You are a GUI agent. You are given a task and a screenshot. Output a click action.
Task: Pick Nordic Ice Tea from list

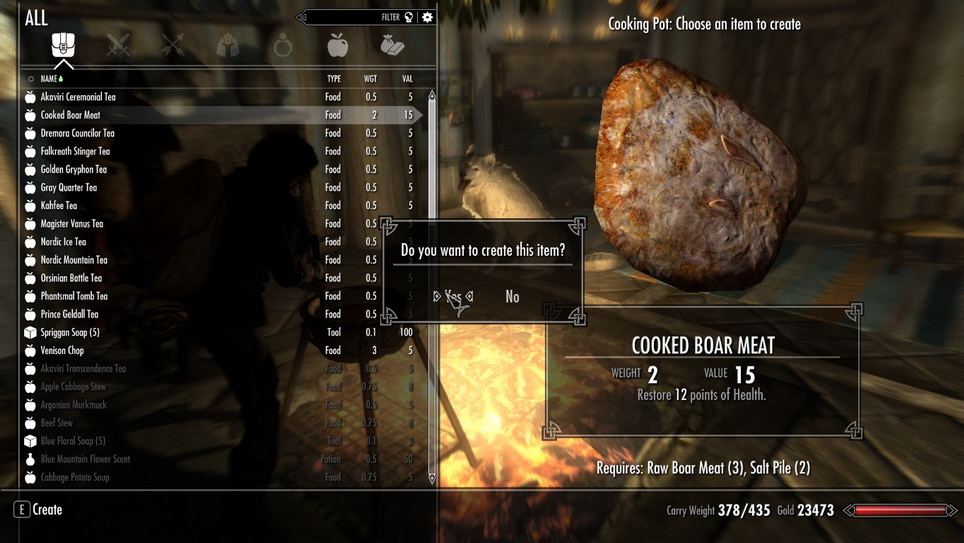click(x=63, y=242)
